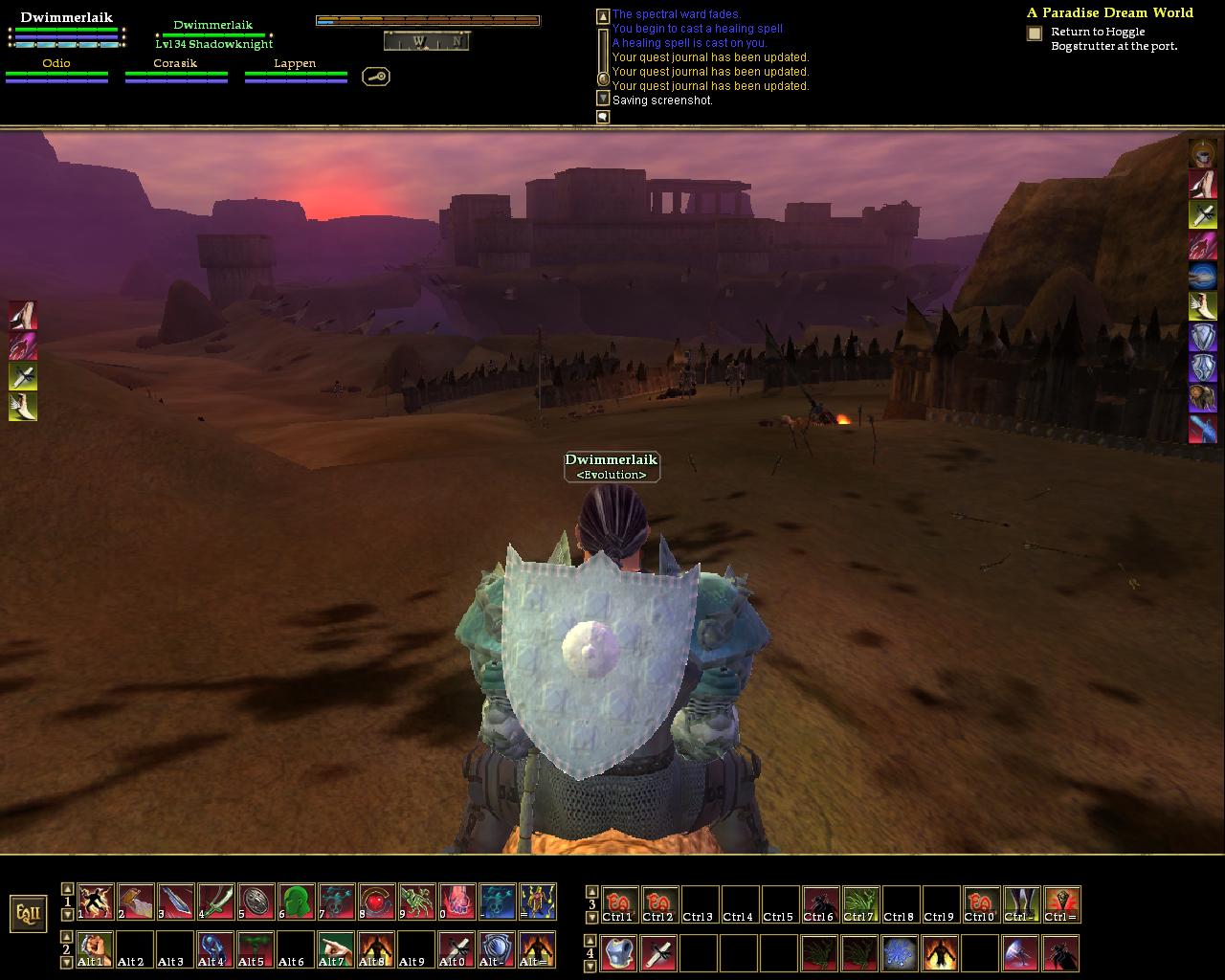Activate the pointing hand ability at Alt 7
Screen dimensions: 1225x980
coord(336,948)
